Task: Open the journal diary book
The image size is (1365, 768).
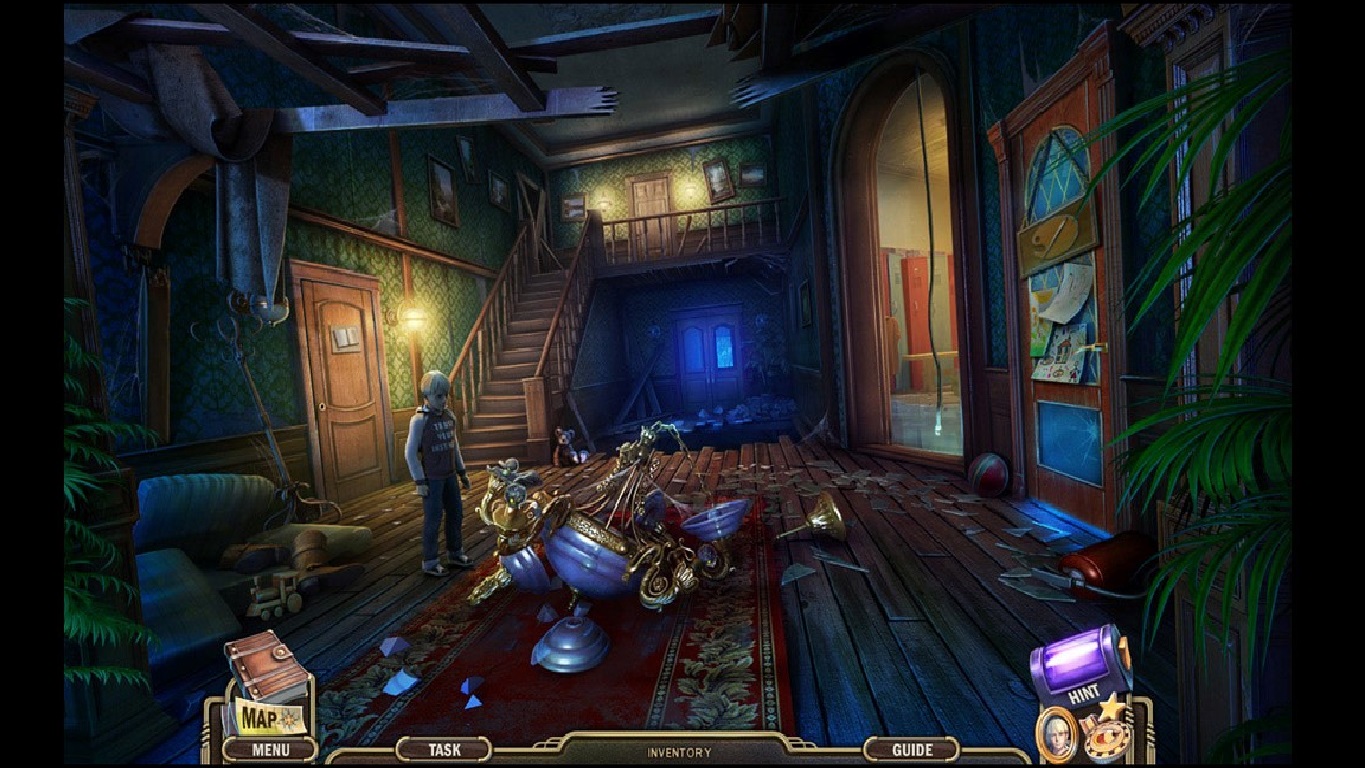Action: [268, 665]
